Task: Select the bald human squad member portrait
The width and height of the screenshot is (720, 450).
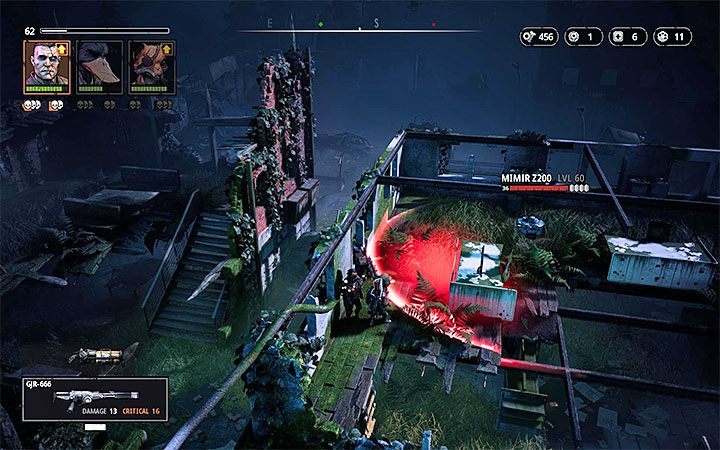Action: click(47, 67)
